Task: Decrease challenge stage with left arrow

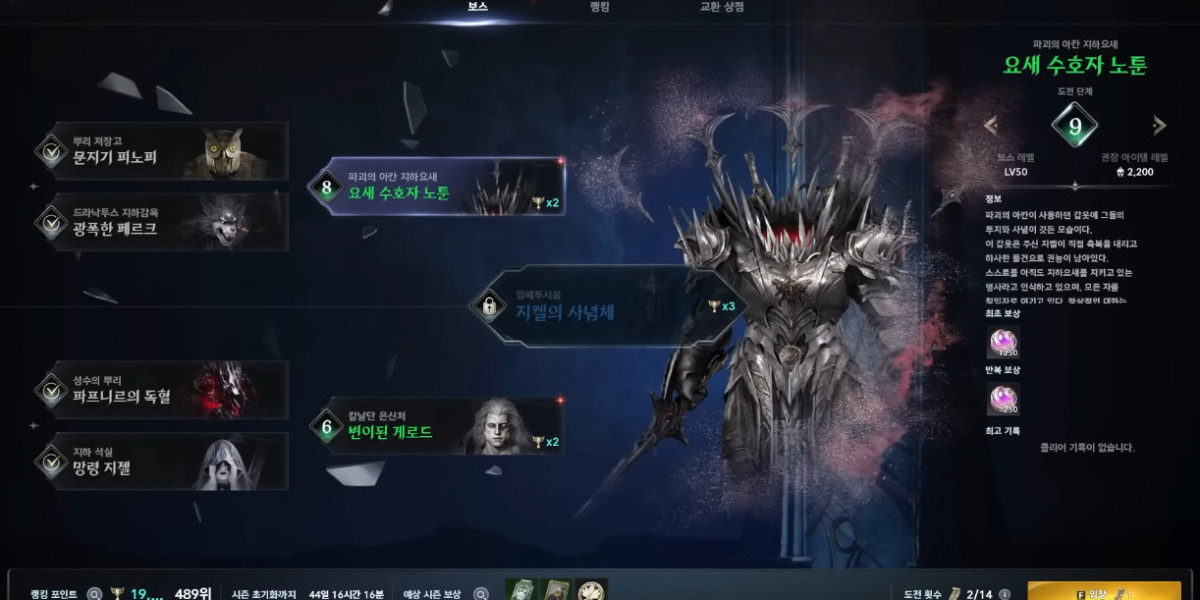Action: pos(991,126)
